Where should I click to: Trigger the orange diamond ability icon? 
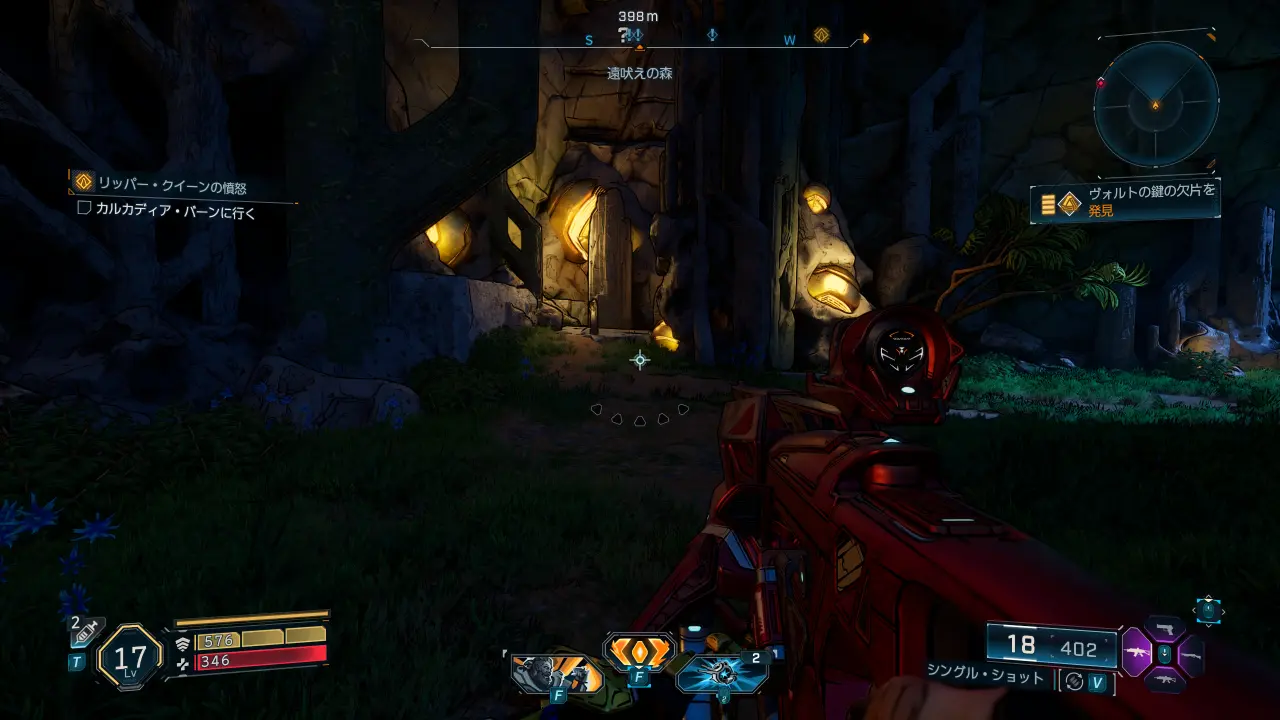[639, 652]
